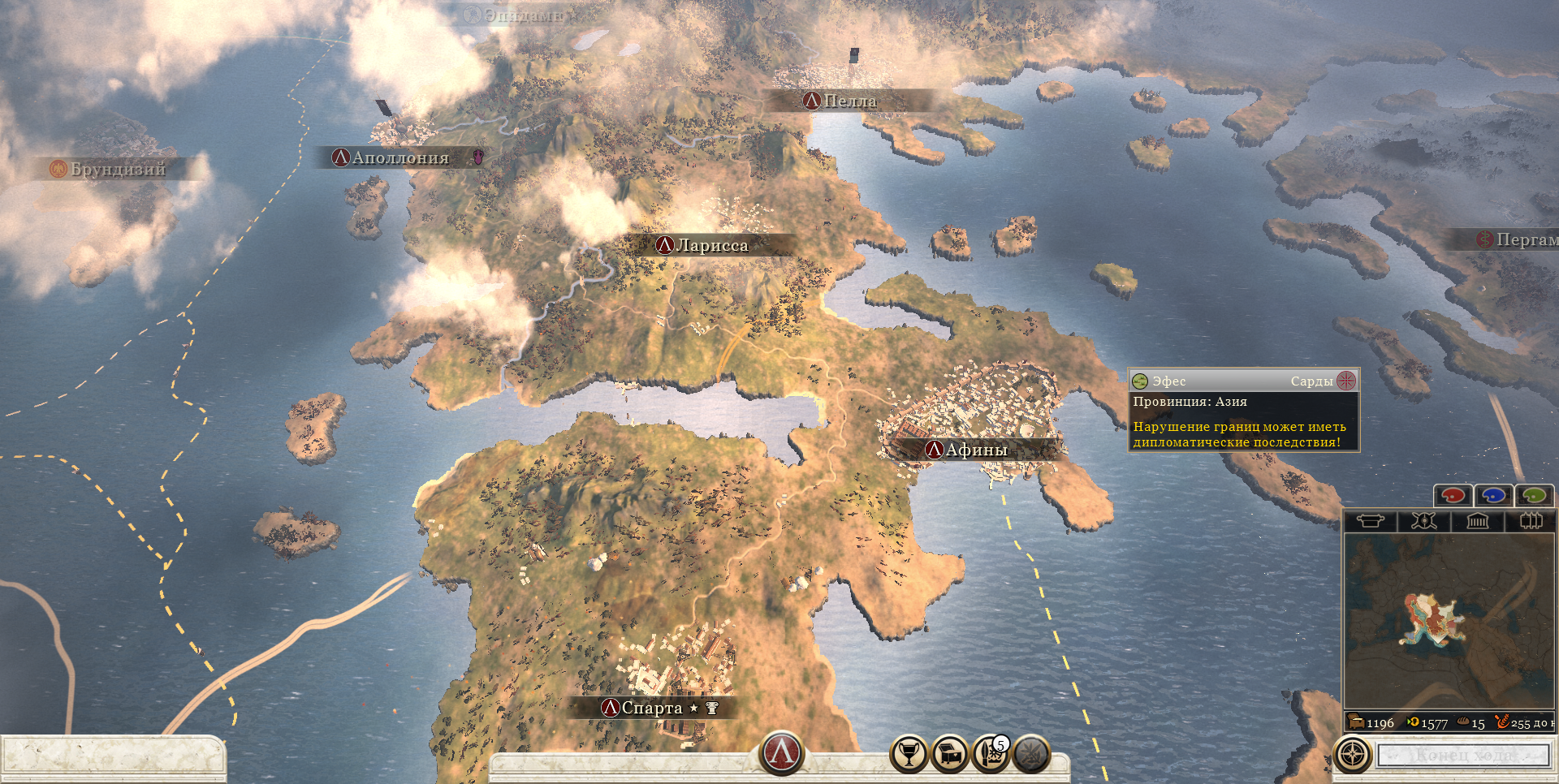Open the technology icon with badge 5
The width and height of the screenshot is (1559, 784).
(991, 754)
